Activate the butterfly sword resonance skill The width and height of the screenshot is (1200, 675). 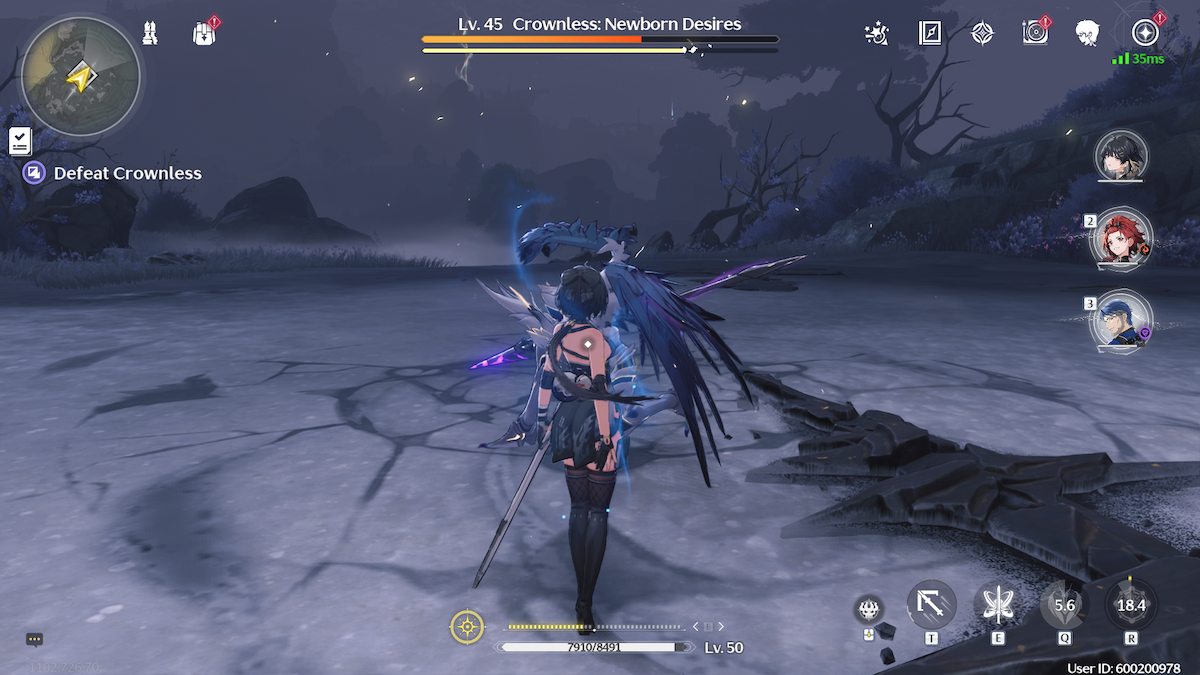pos(998,604)
